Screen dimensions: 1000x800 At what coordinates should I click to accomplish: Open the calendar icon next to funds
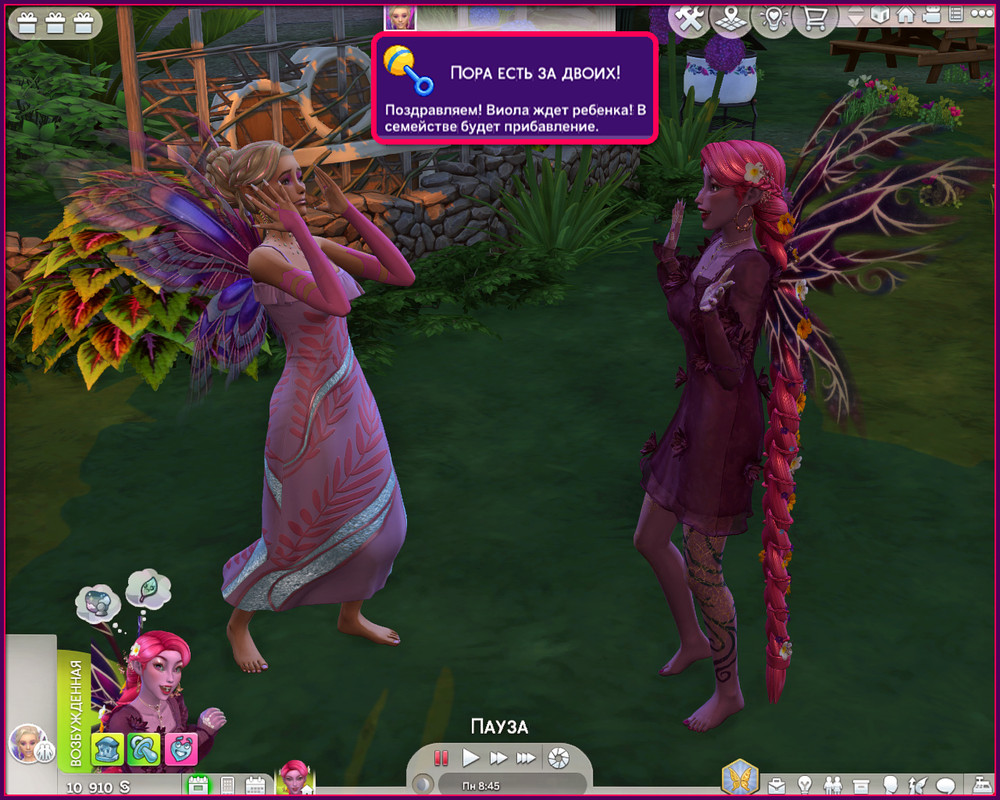(197, 785)
